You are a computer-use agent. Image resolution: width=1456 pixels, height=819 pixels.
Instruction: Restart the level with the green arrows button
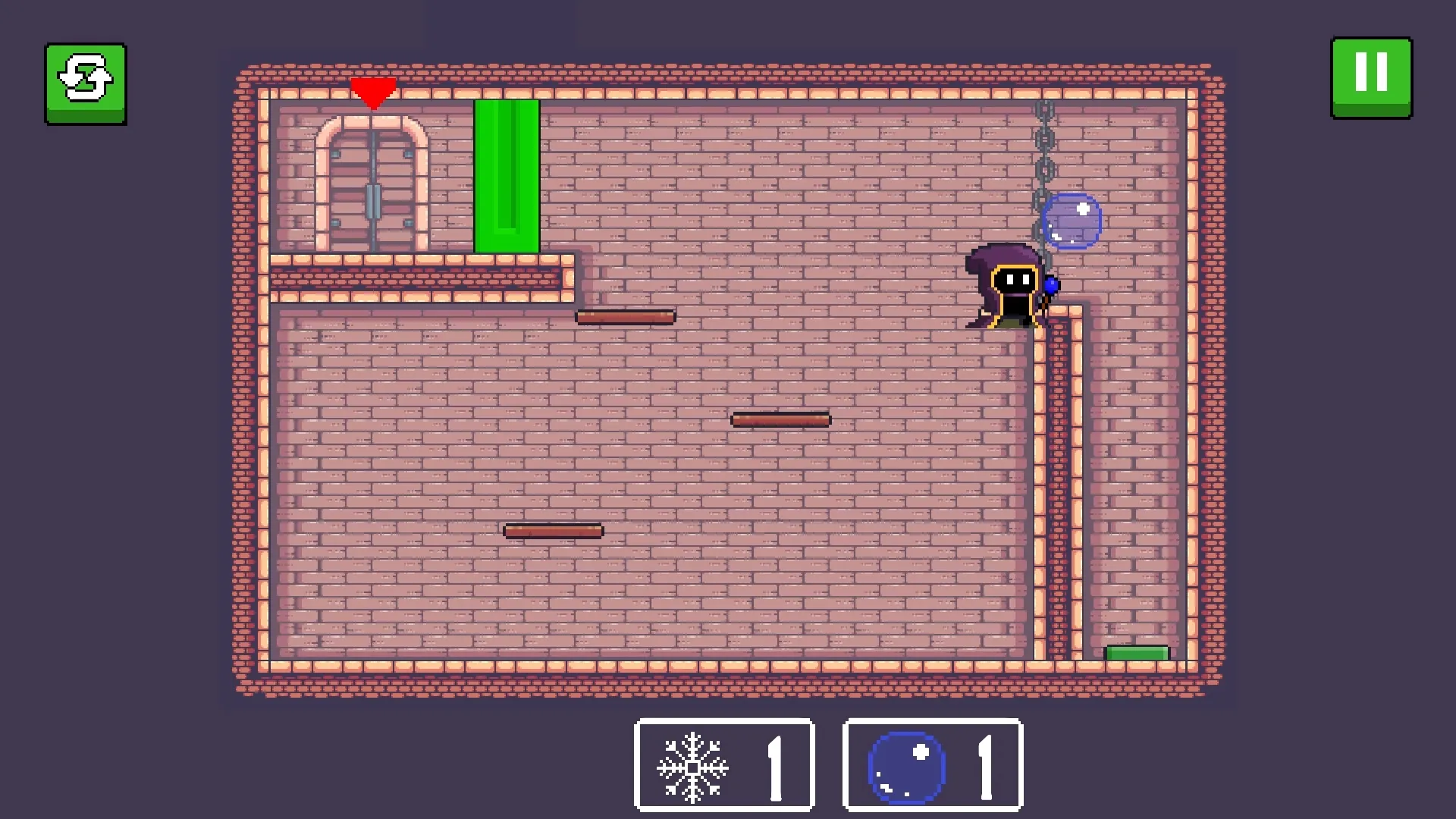tap(86, 83)
